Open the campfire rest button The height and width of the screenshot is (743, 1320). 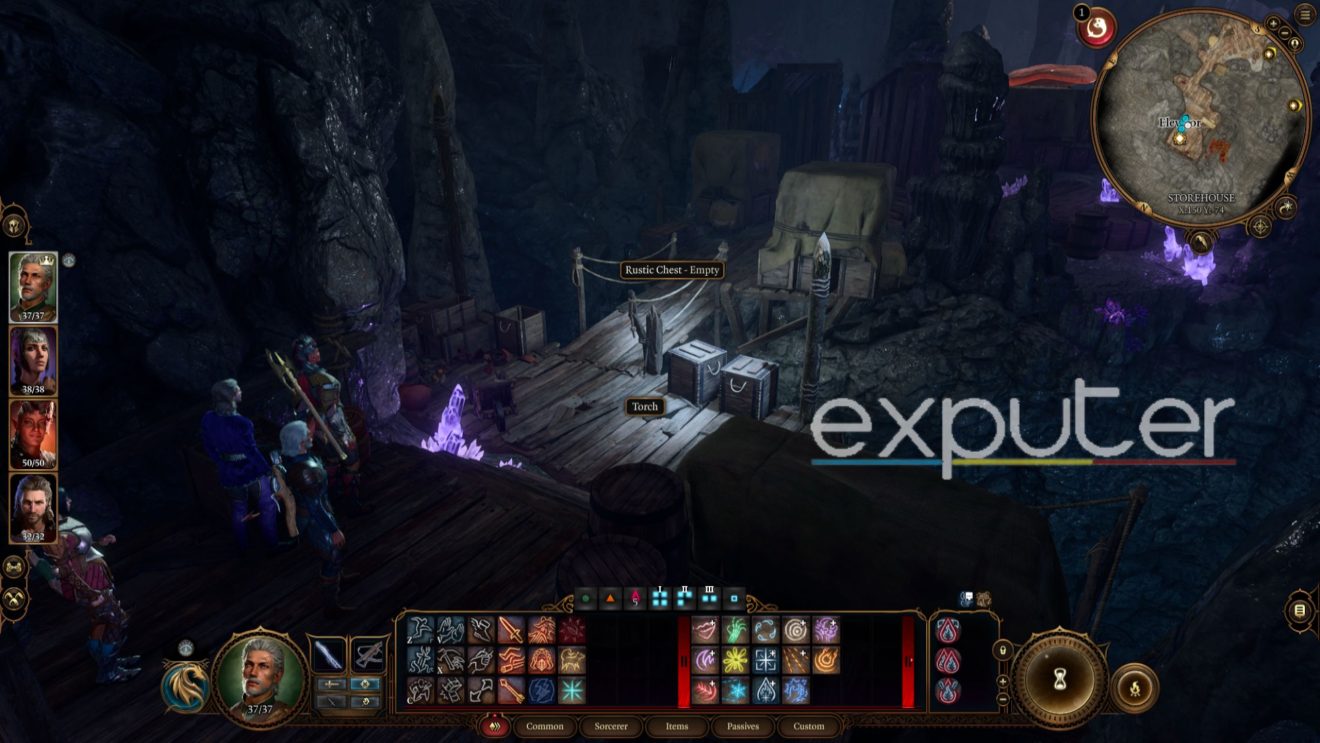tap(1135, 688)
